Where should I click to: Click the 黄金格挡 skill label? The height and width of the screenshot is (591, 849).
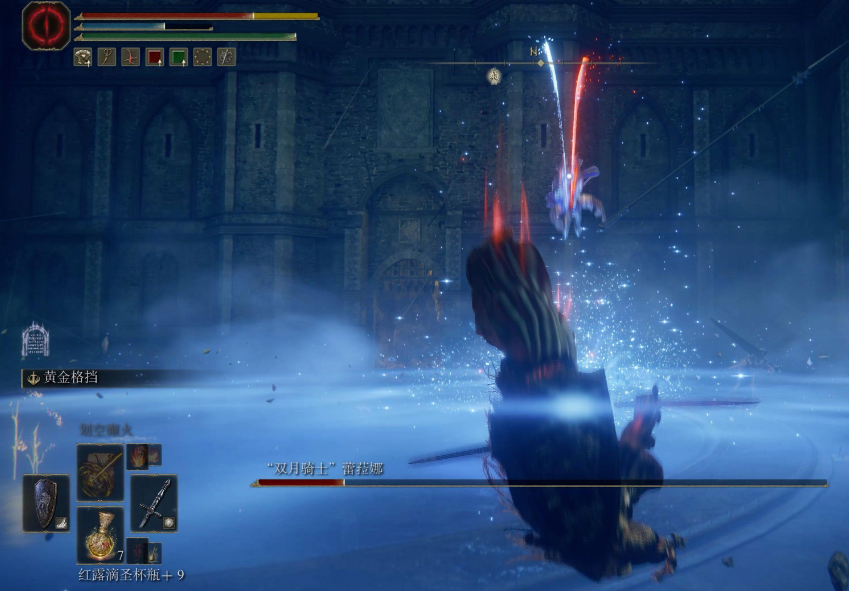70,378
